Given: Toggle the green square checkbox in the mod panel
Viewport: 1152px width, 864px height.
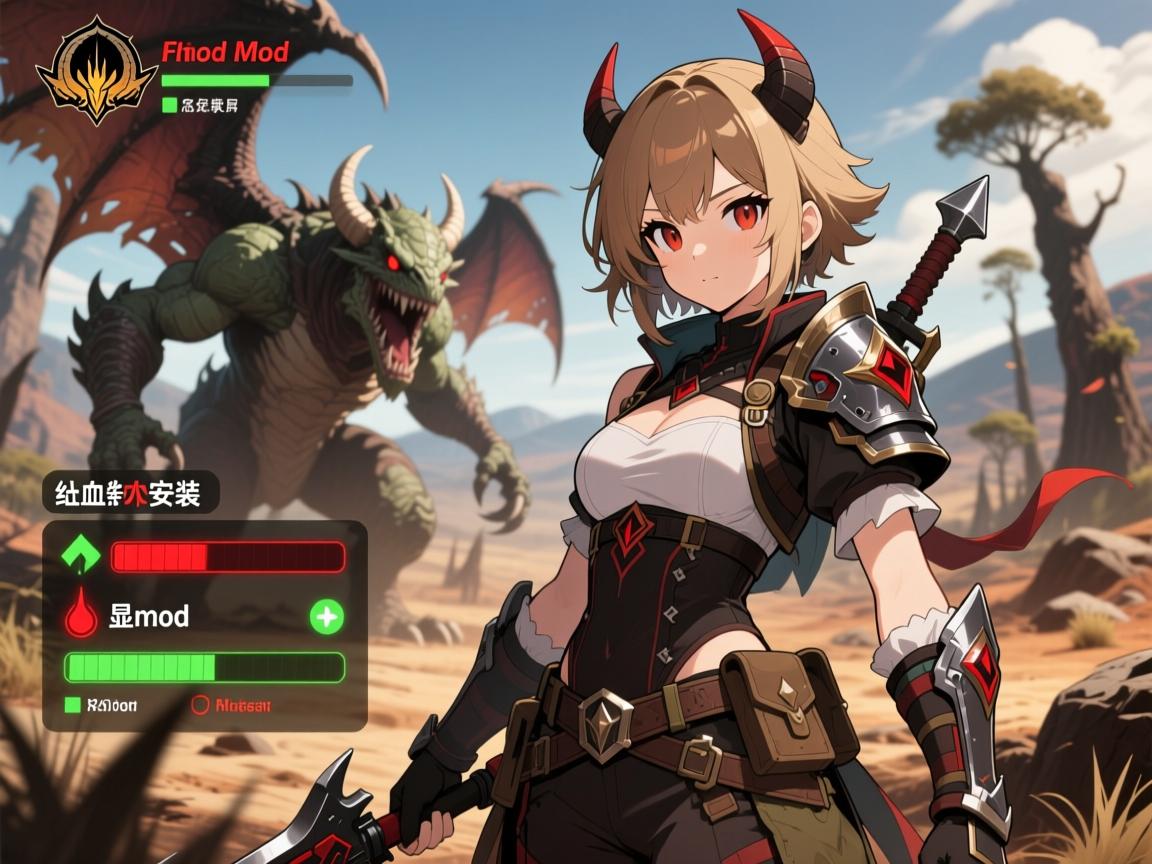Looking at the screenshot, I should (x=72, y=705).
